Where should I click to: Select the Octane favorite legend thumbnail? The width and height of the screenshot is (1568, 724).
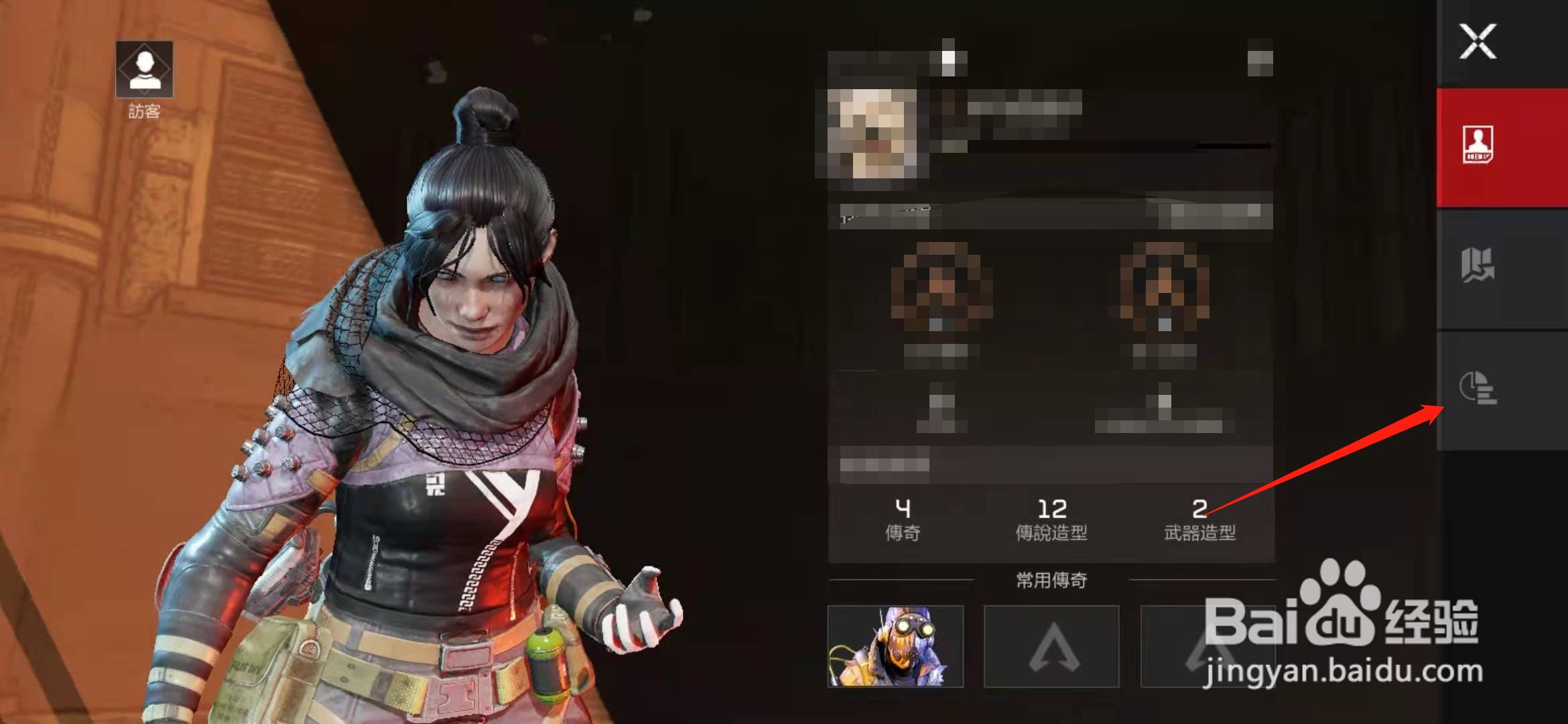(x=895, y=646)
